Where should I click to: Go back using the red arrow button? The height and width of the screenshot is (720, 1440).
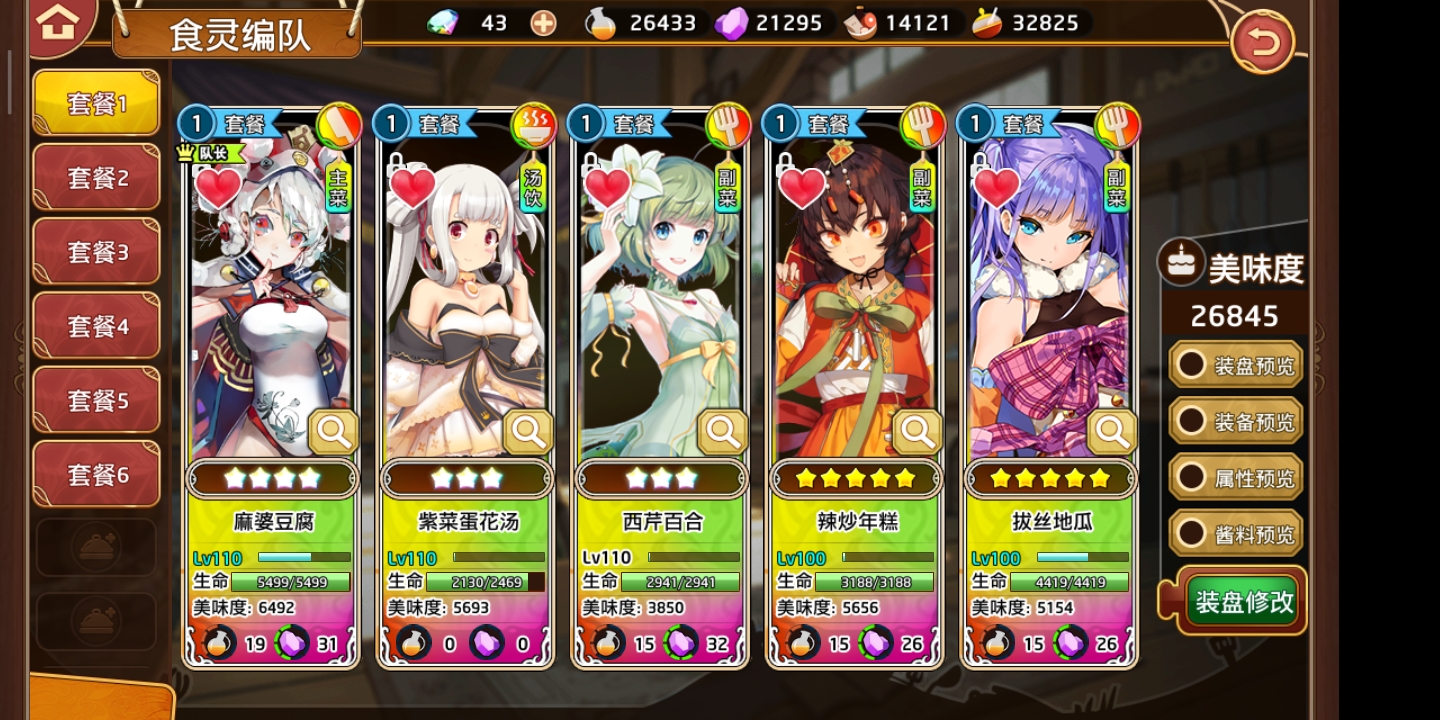tap(1262, 42)
